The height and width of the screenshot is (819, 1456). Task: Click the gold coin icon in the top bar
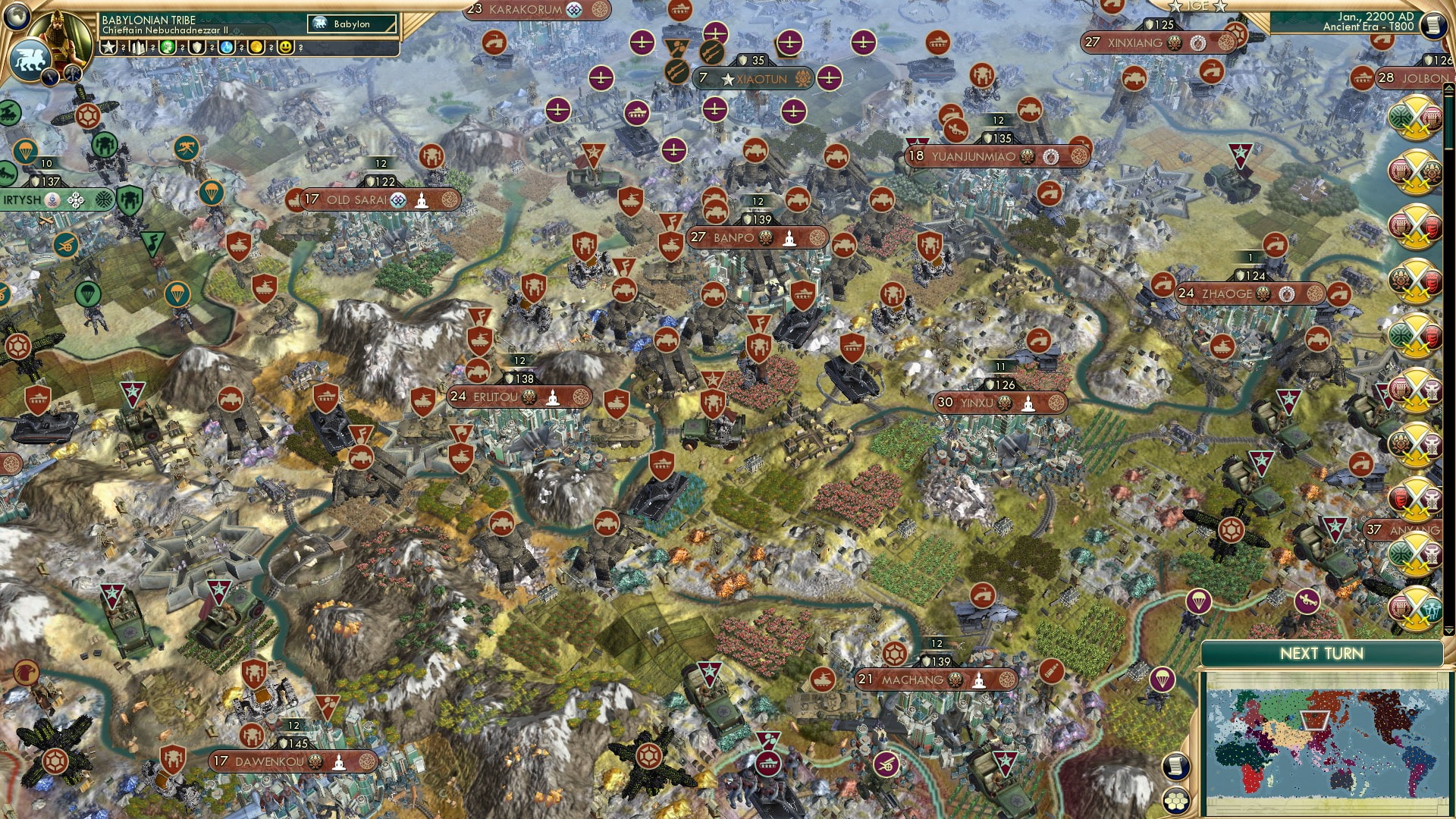[257, 48]
